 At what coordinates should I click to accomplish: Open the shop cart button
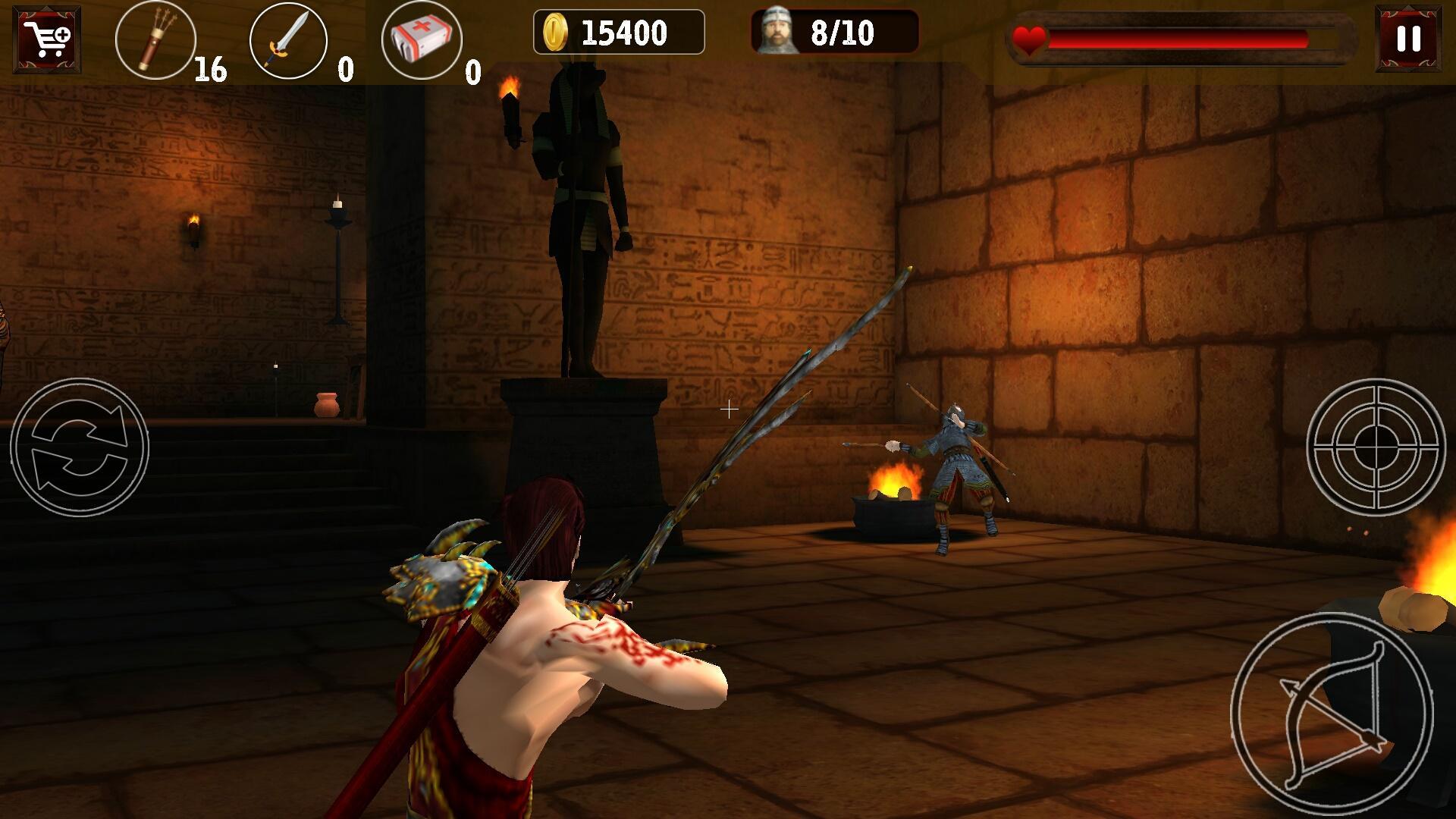[46, 39]
